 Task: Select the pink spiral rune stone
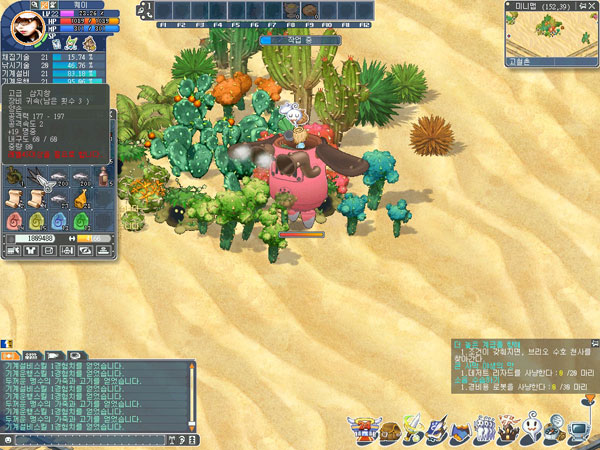click(x=14, y=221)
